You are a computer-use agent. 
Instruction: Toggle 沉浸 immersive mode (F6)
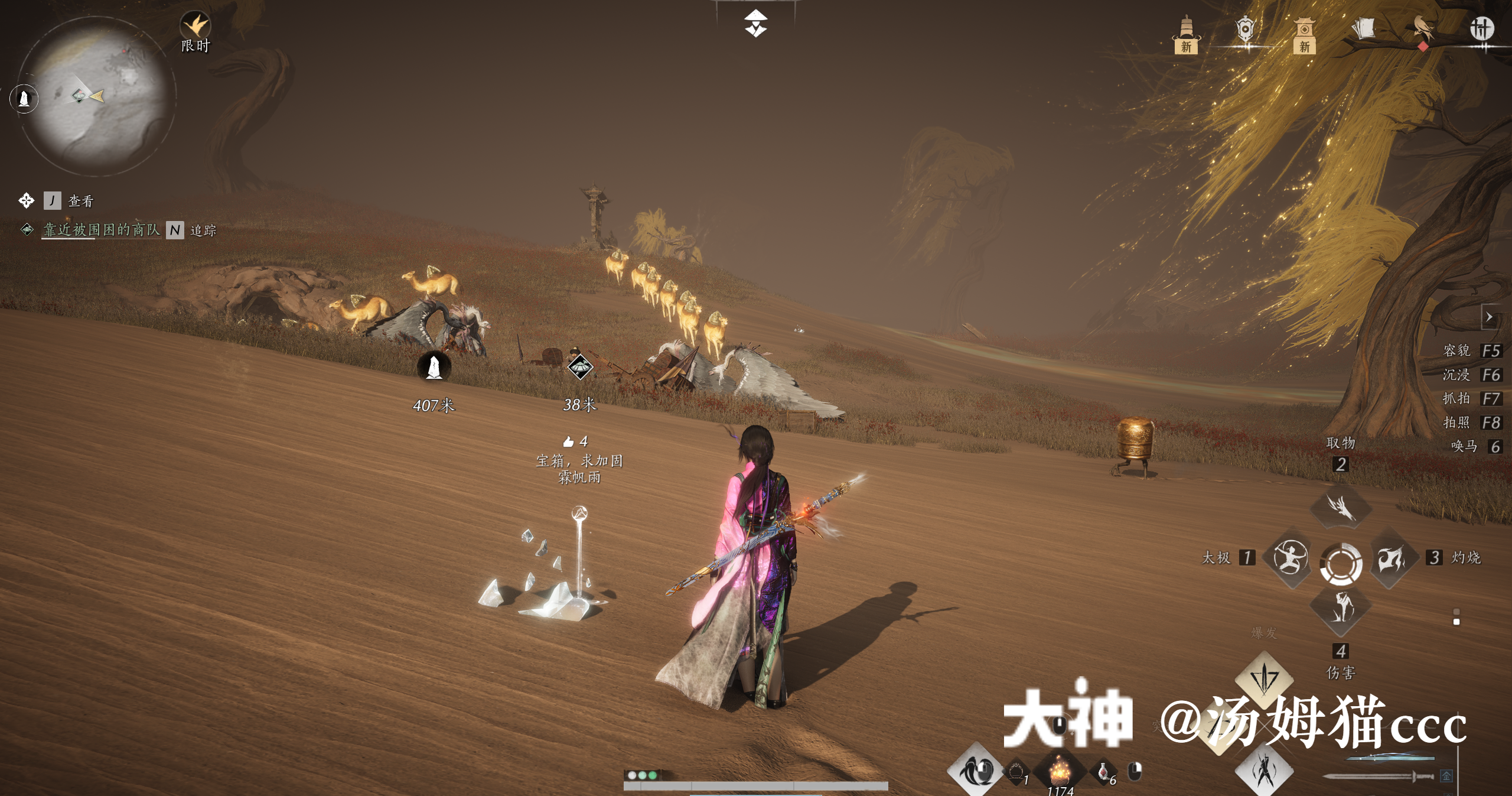pos(1457,375)
